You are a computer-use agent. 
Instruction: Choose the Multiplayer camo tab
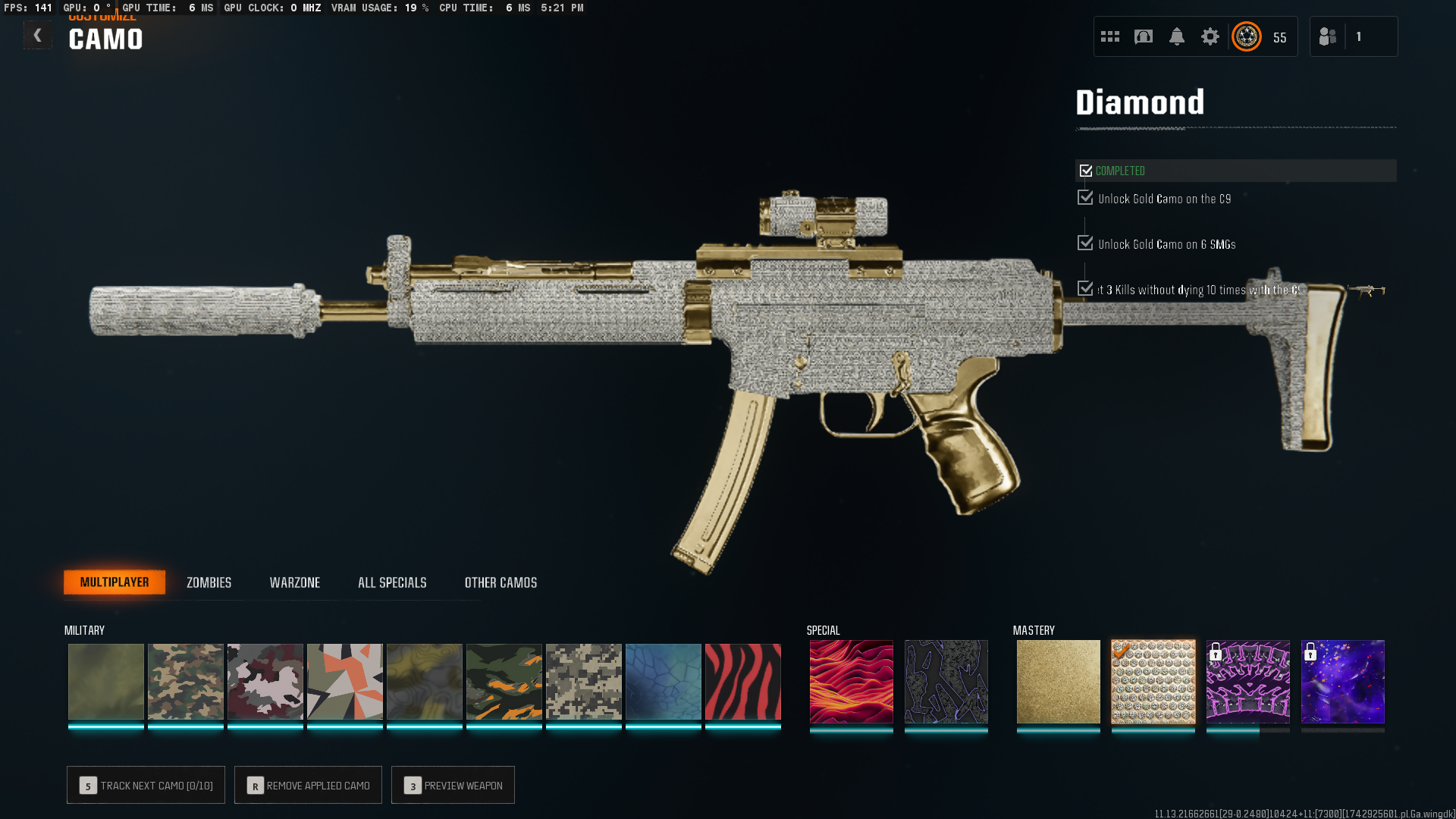pos(115,582)
